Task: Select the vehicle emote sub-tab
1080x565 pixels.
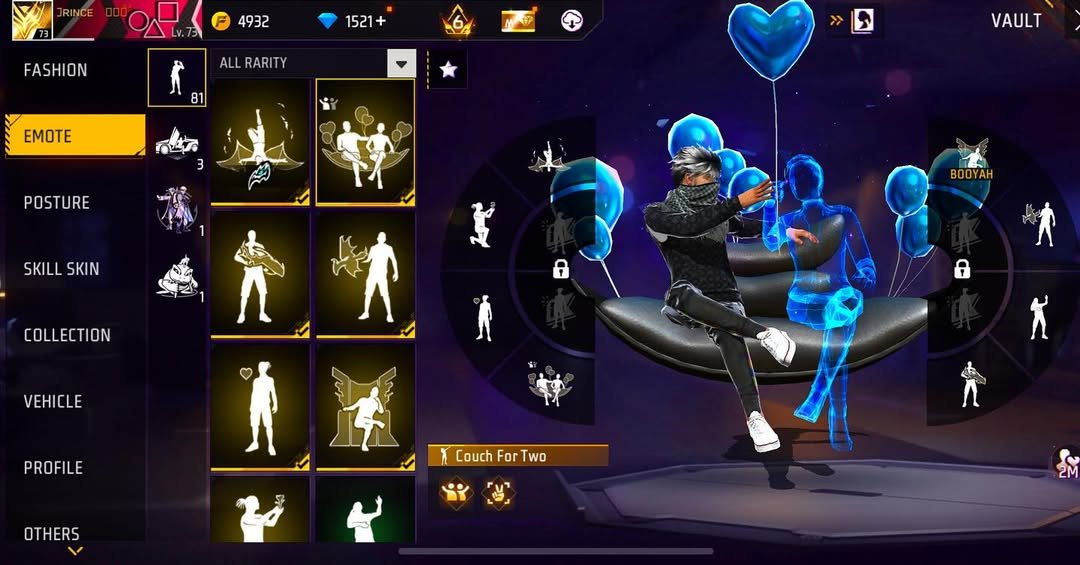Action: [177, 144]
